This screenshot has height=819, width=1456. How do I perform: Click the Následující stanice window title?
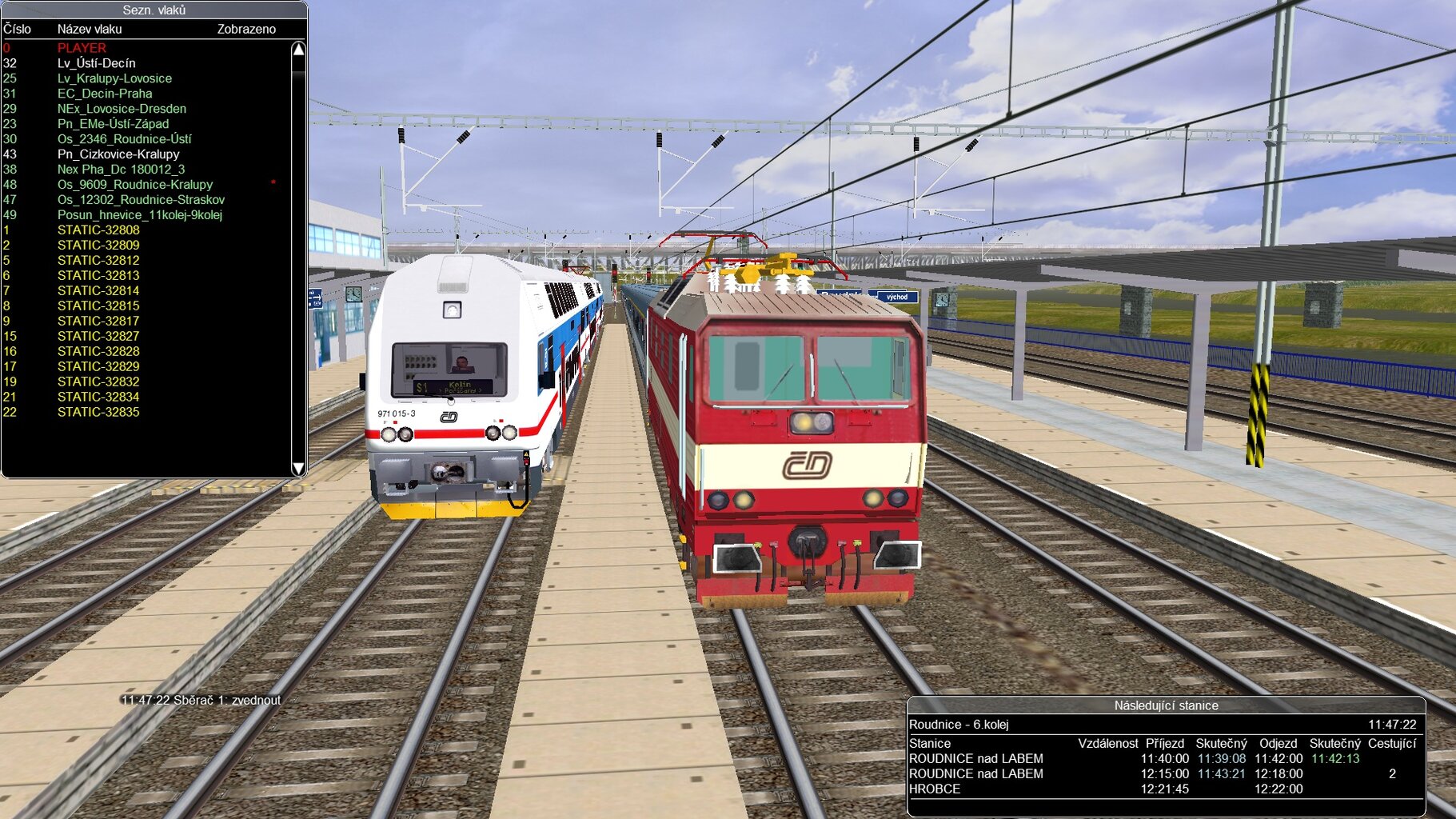click(1166, 705)
